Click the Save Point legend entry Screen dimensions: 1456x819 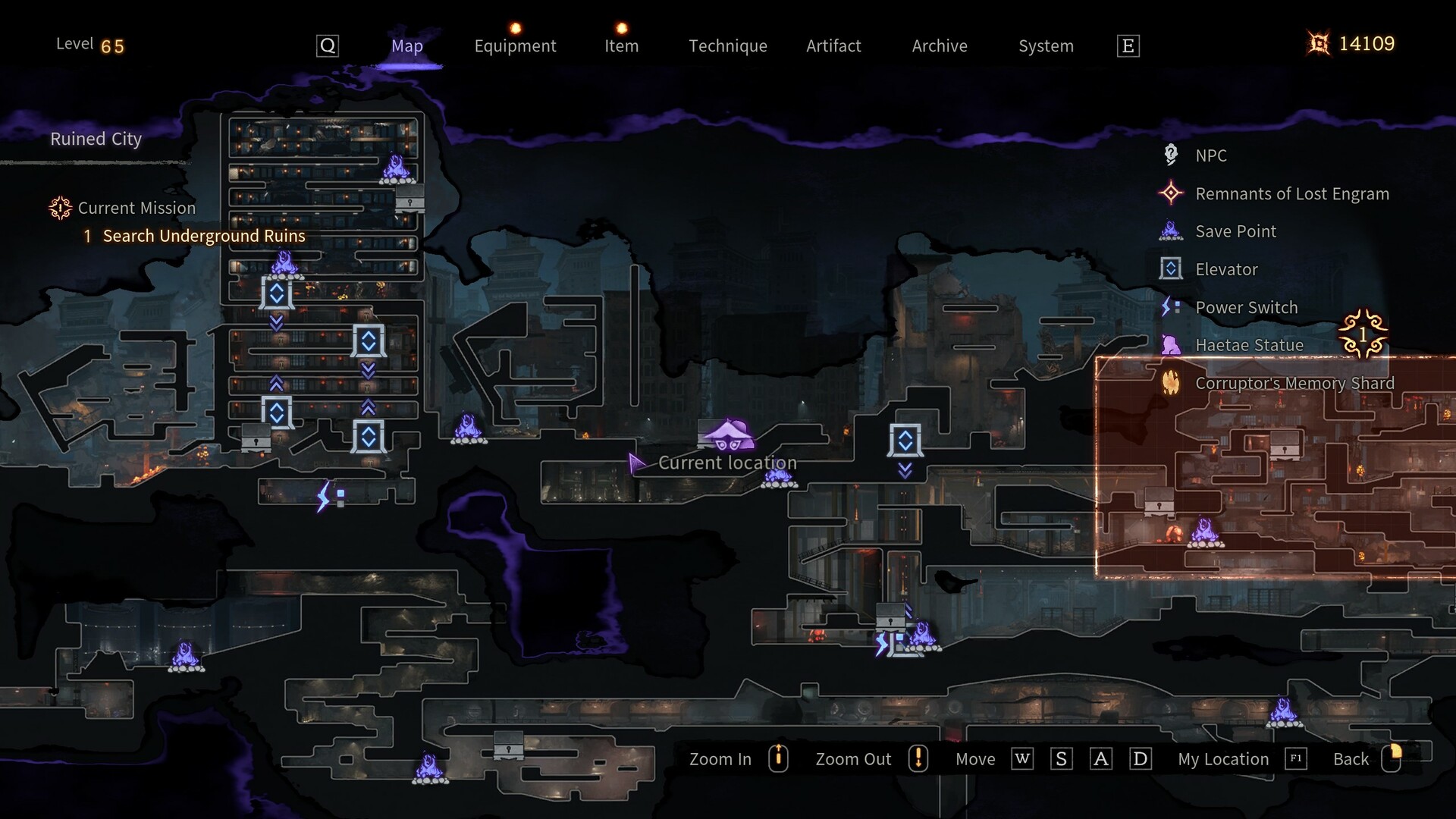[x=1235, y=231]
